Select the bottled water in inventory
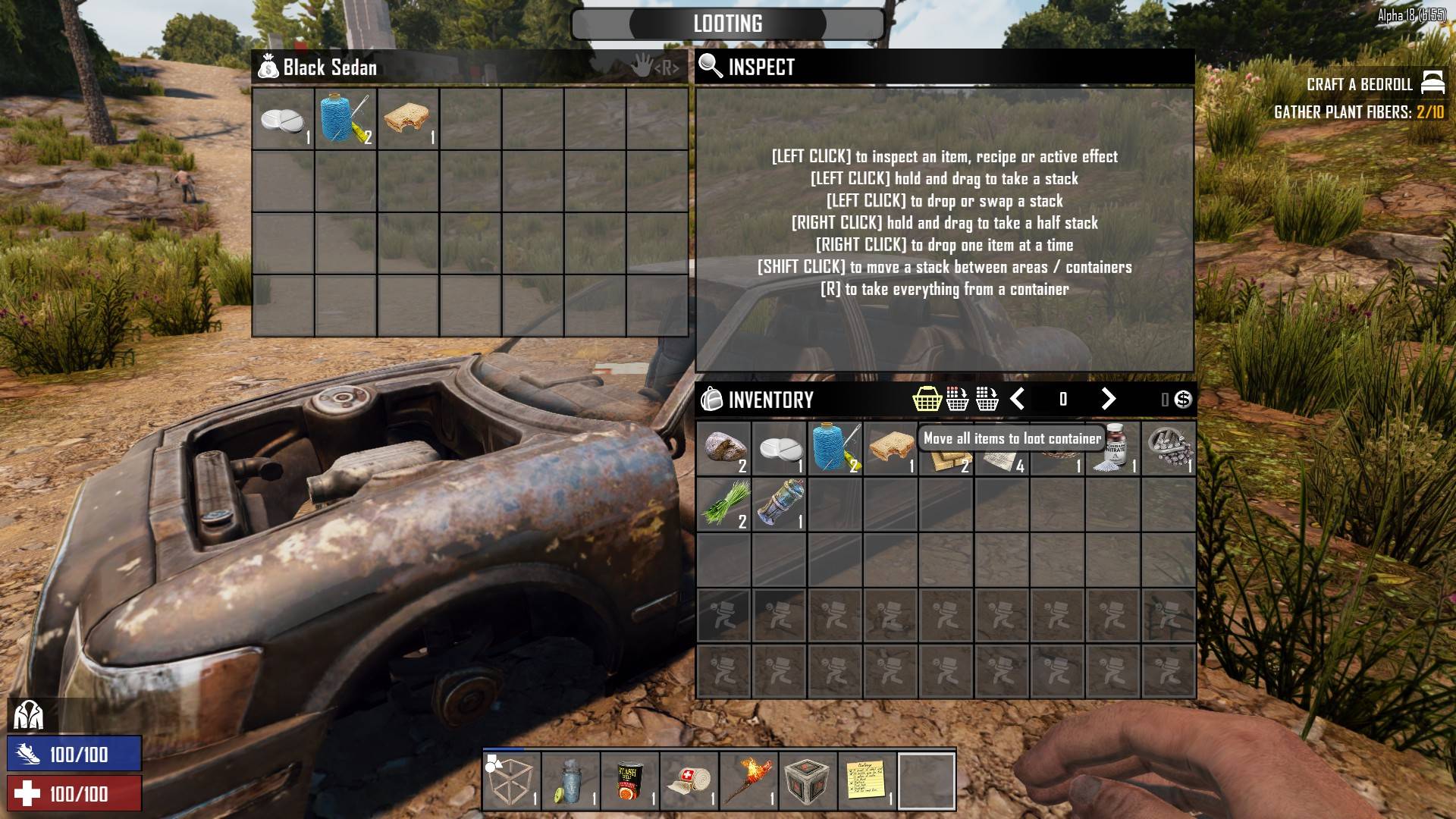1456x819 pixels. coord(779,504)
